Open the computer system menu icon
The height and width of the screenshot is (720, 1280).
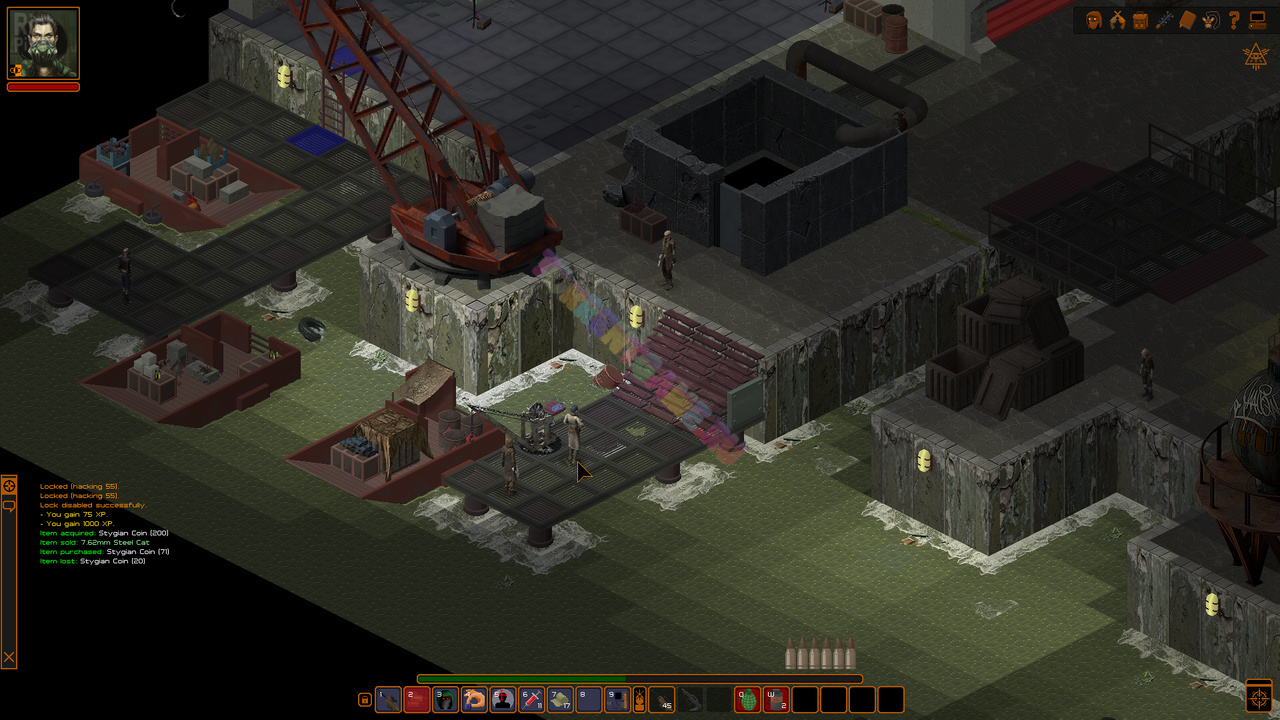[x=1257, y=20]
